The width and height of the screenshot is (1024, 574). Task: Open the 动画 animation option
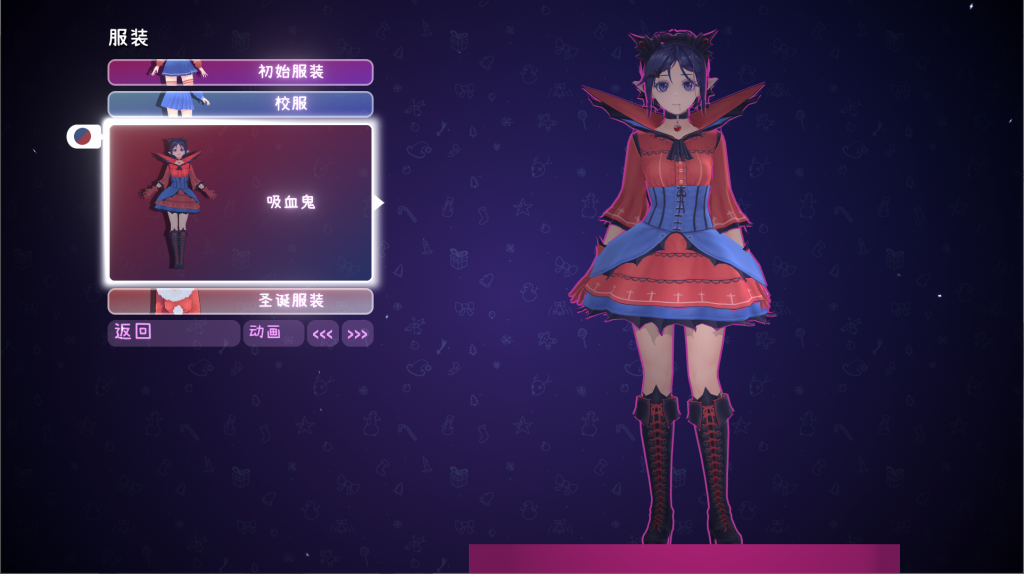tap(273, 333)
